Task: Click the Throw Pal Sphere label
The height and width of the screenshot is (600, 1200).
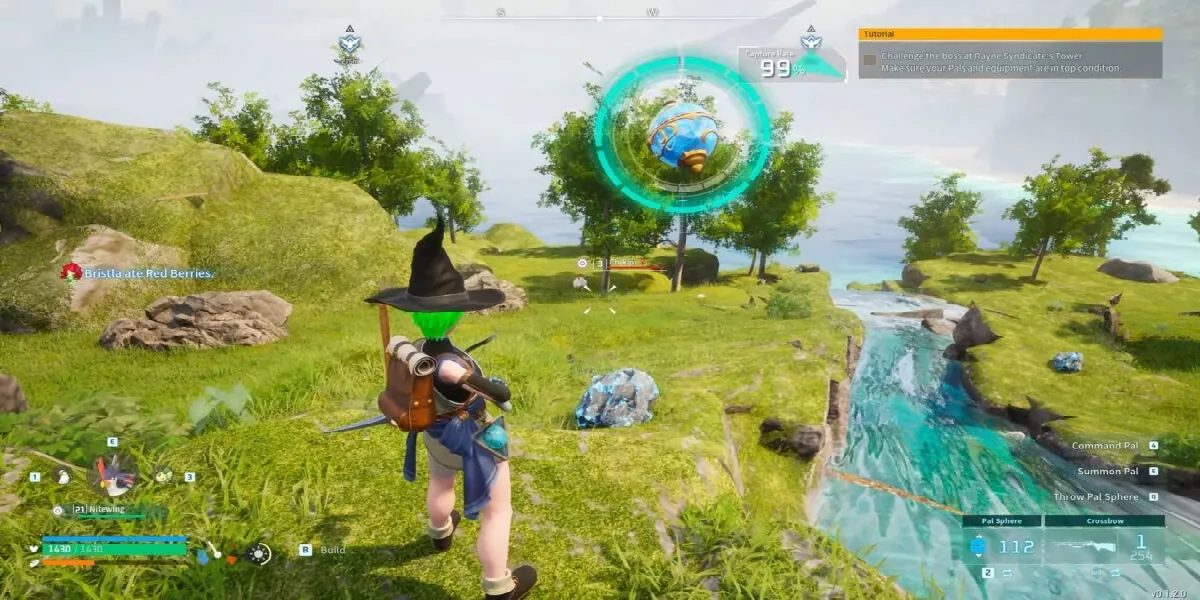Action: click(x=1095, y=496)
